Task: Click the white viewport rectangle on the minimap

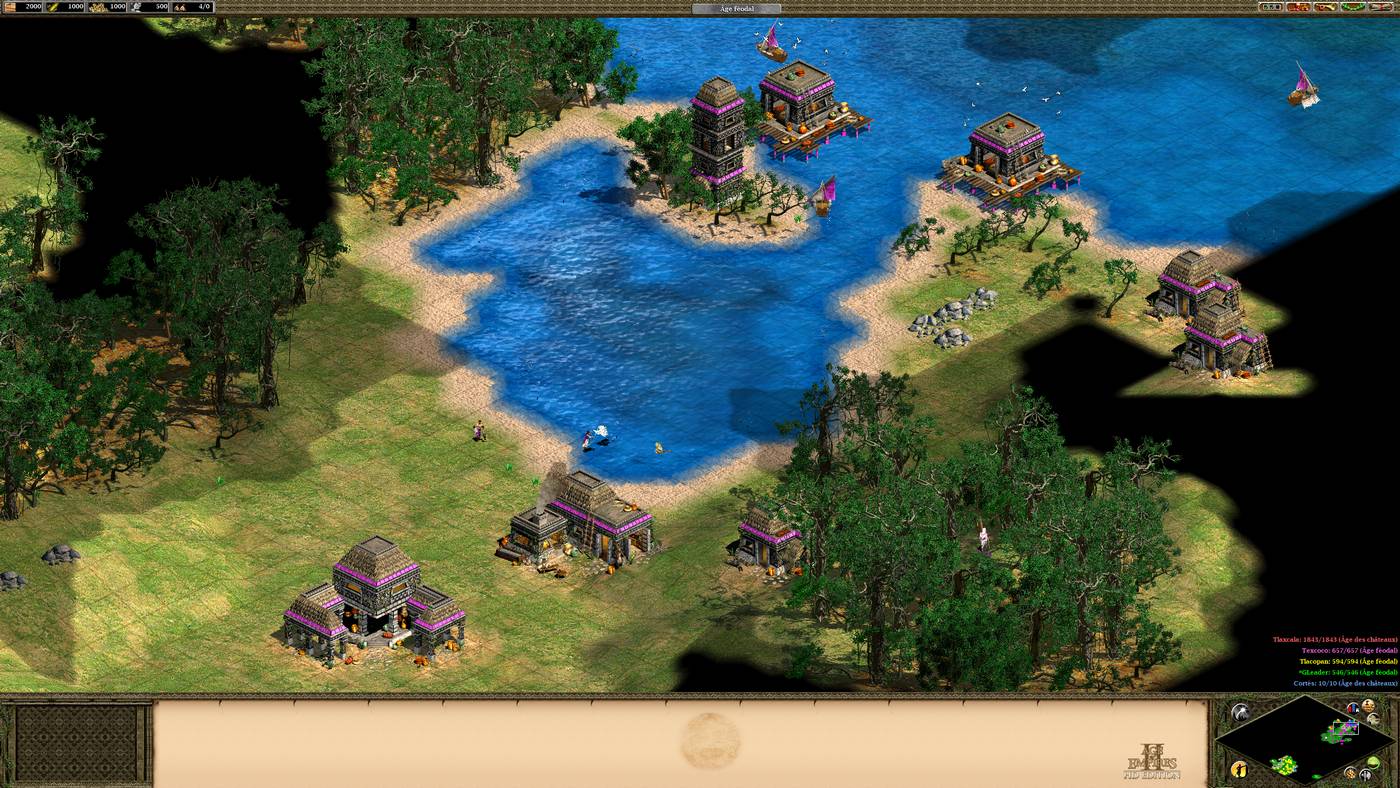Action: (x=1346, y=728)
